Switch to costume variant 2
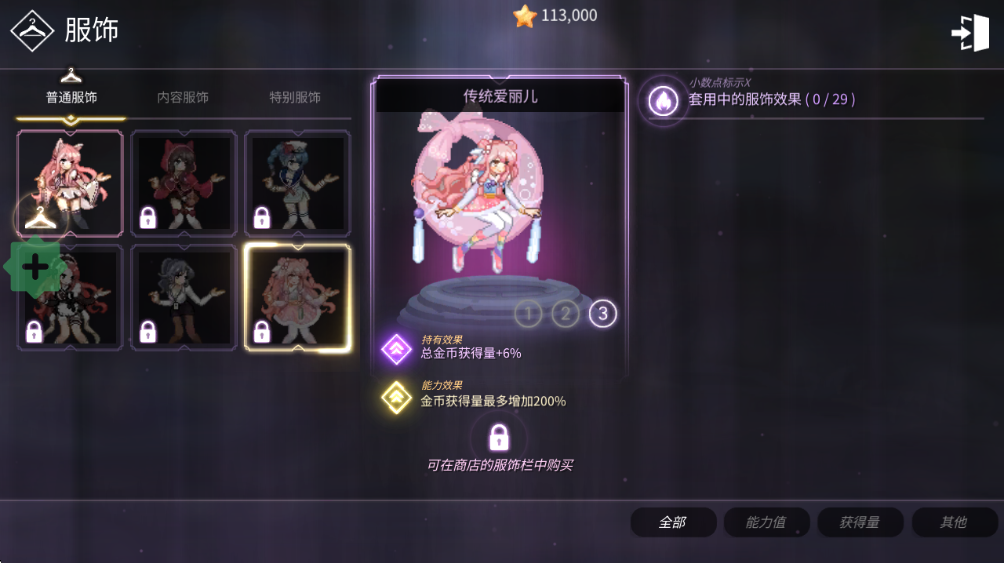The width and height of the screenshot is (1004, 563). (x=565, y=315)
